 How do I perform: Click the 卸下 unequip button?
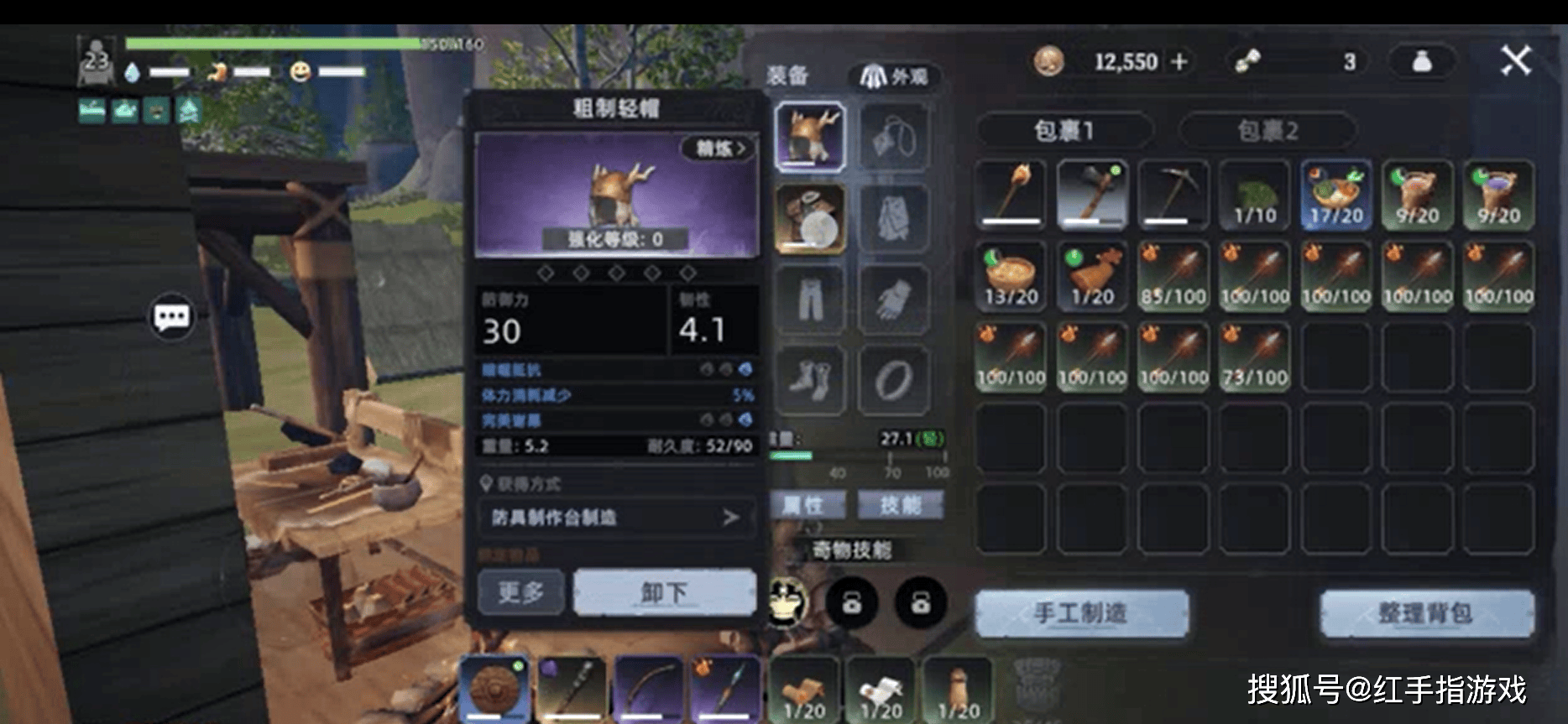coord(665,592)
